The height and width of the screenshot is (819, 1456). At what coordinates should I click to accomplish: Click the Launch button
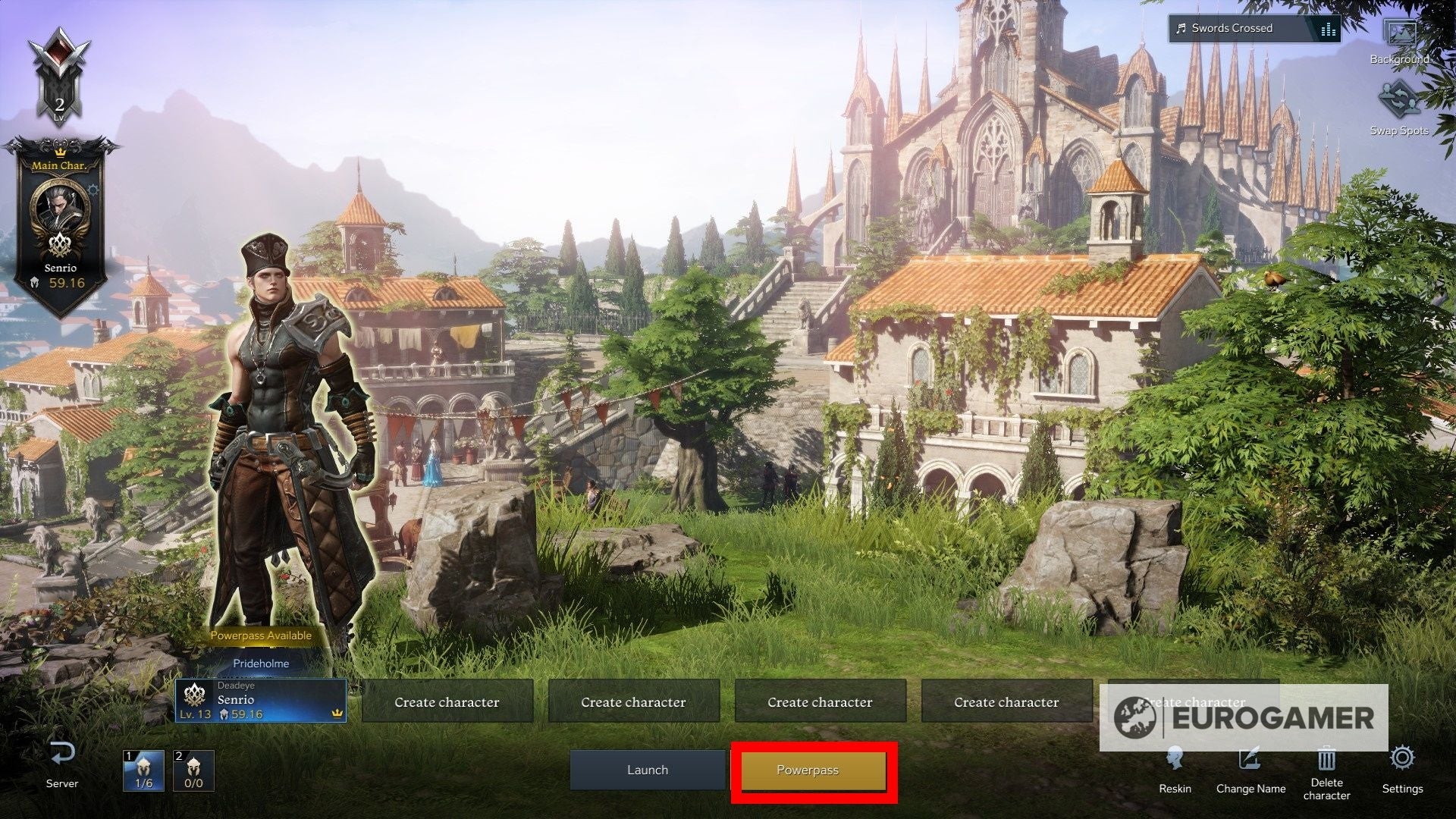point(647,769)
